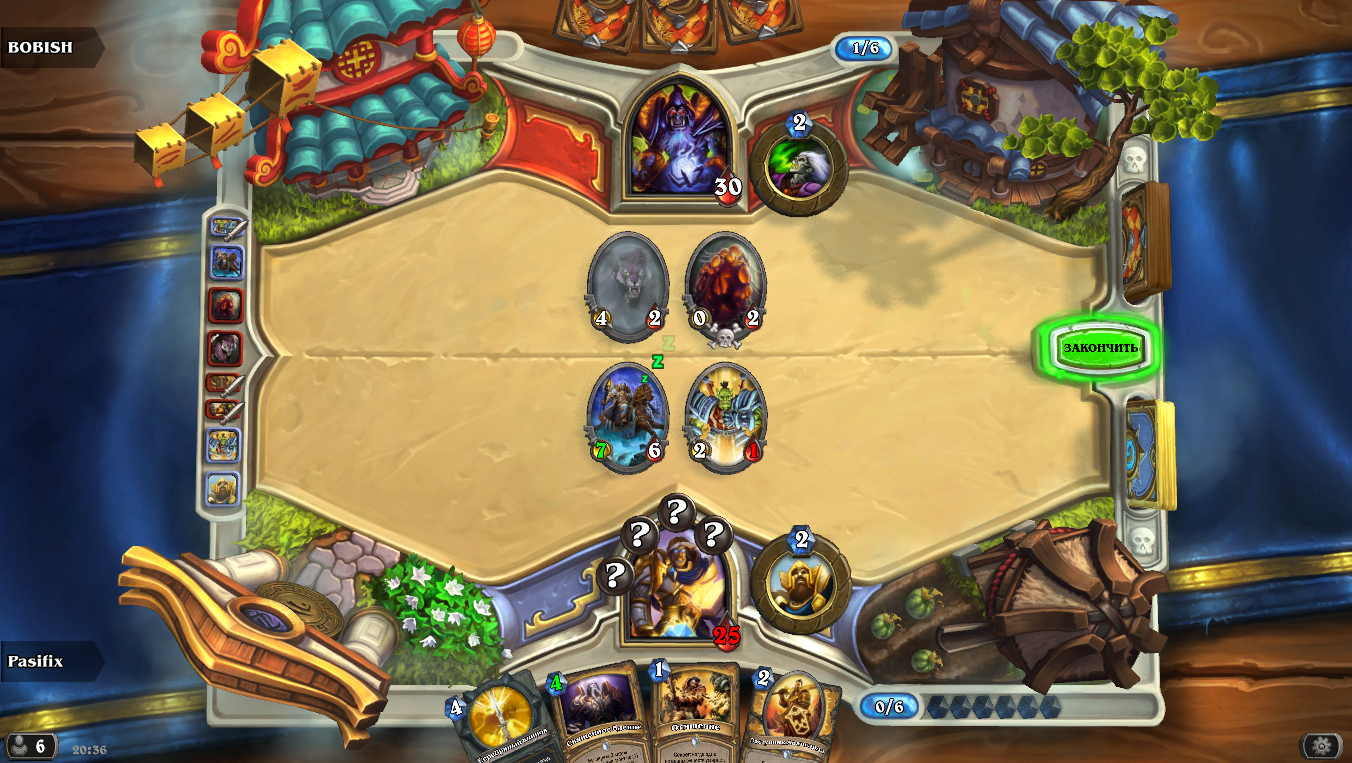Click the green Закончить end turn button
This screenshot has width=1352, height=763.
pos(1099,348)
